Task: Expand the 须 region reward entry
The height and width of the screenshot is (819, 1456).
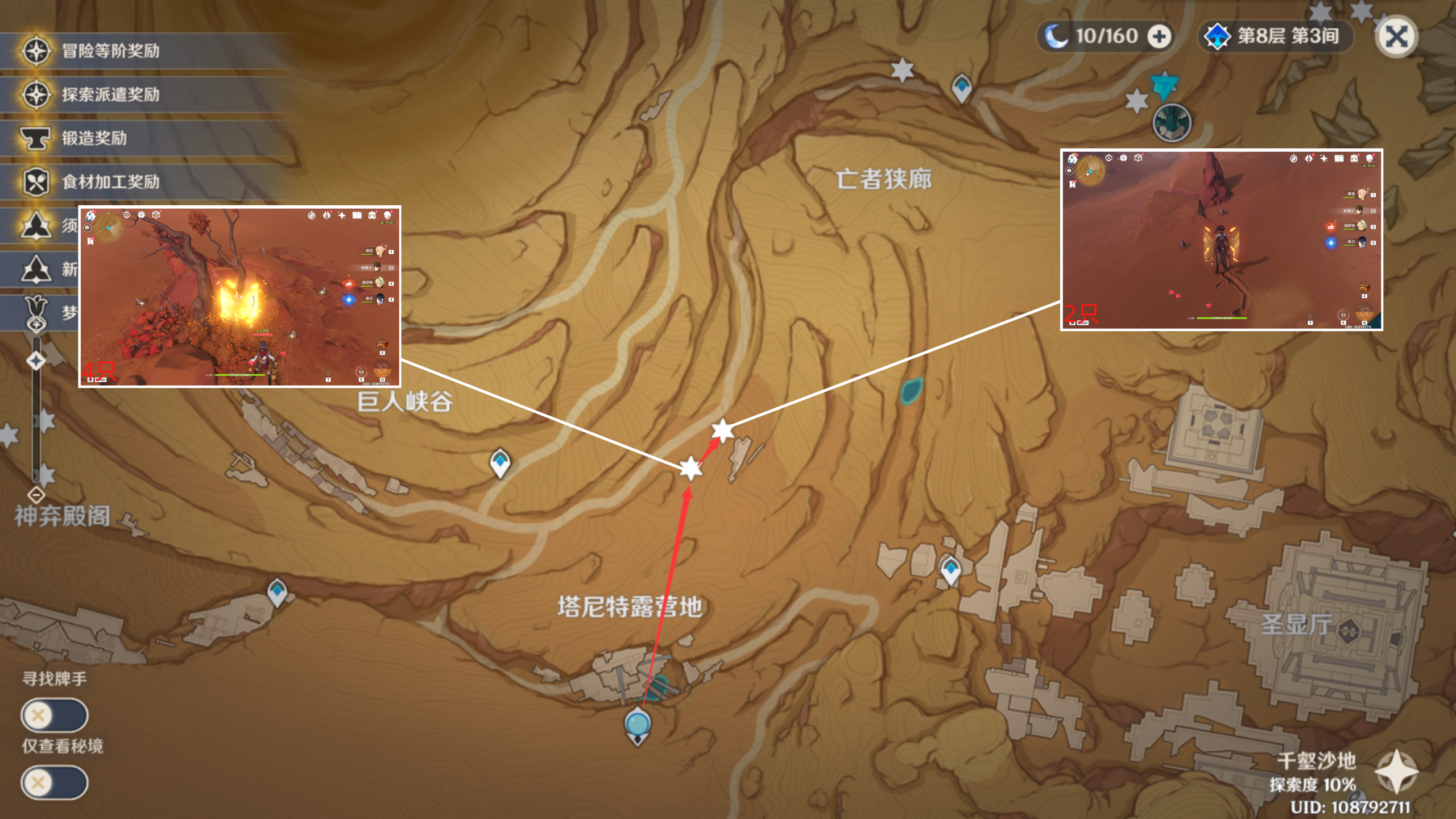Action: tap(36, 227)
